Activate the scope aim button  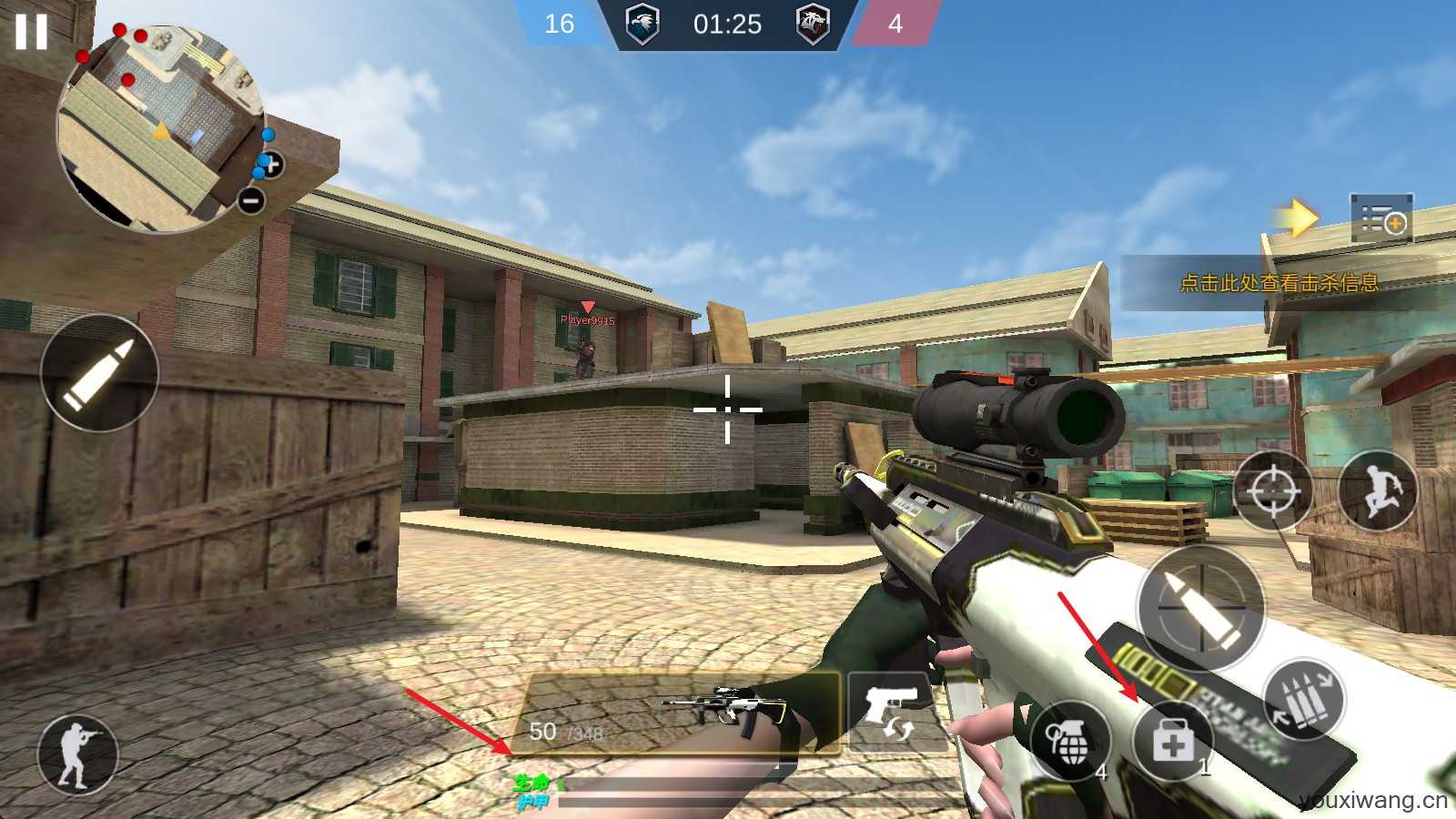pos(1272,491)
